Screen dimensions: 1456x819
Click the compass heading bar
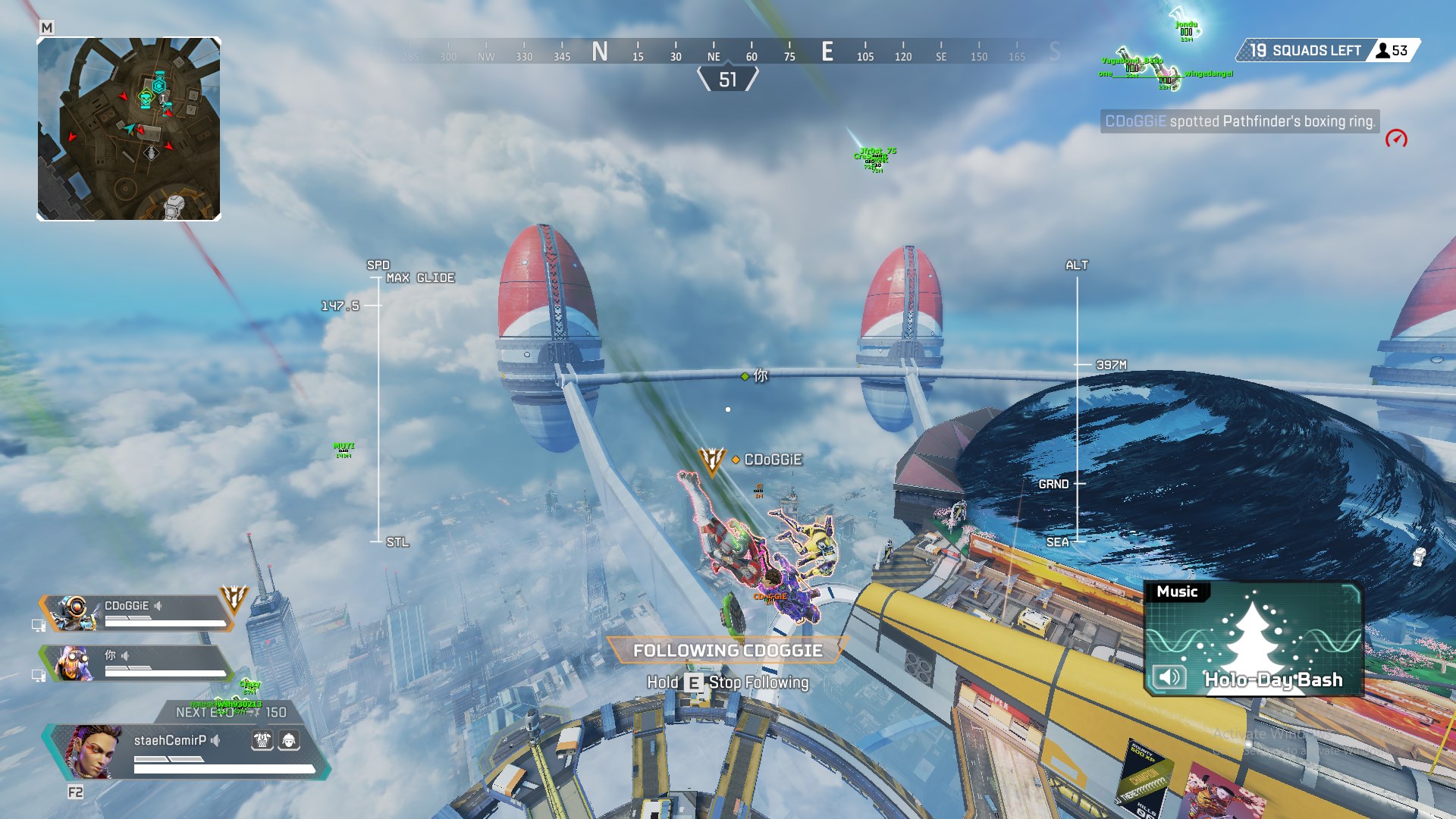pos(728,52)
